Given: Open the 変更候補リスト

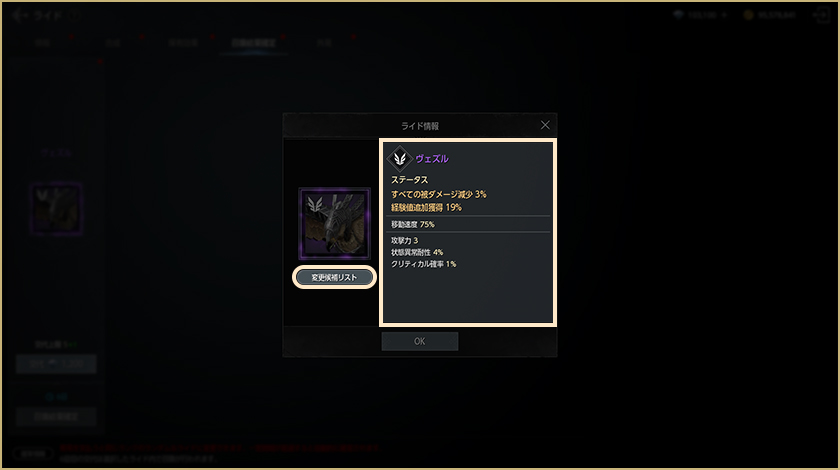Looking at the screenshot, I should 334,277.
